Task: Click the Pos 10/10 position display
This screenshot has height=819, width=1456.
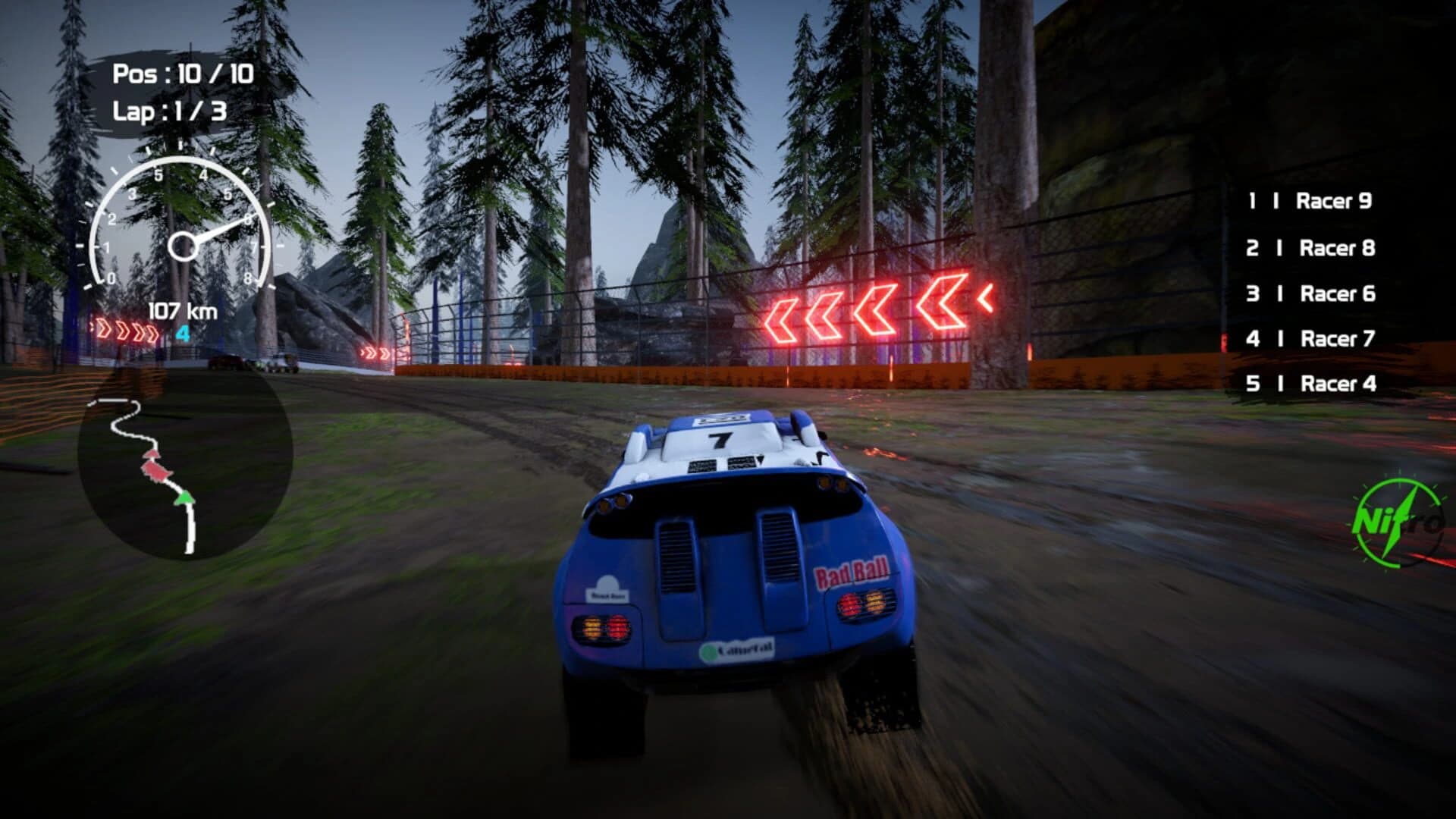Action: 182,75
